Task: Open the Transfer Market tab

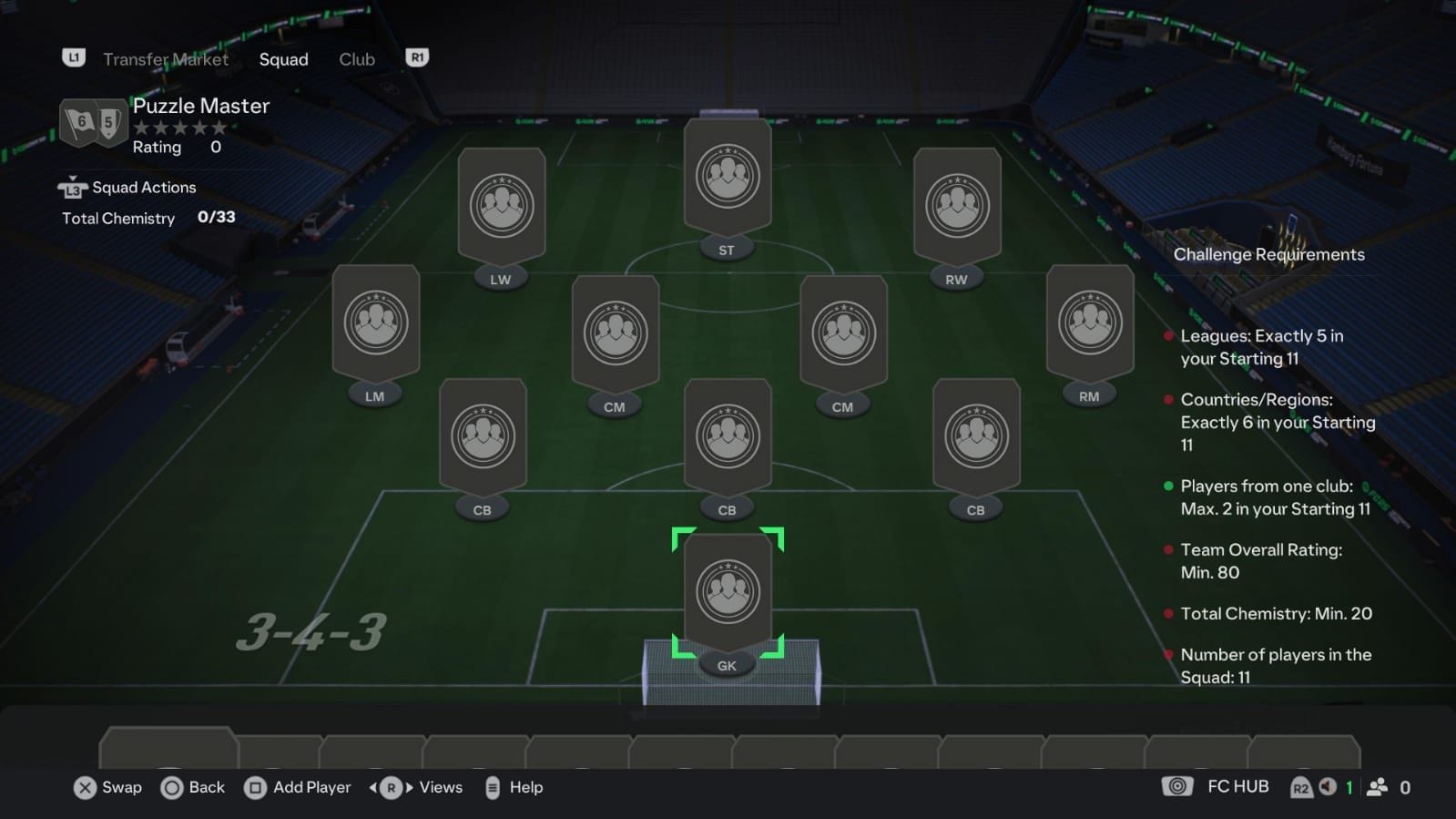Action: [x=165, y=59]
